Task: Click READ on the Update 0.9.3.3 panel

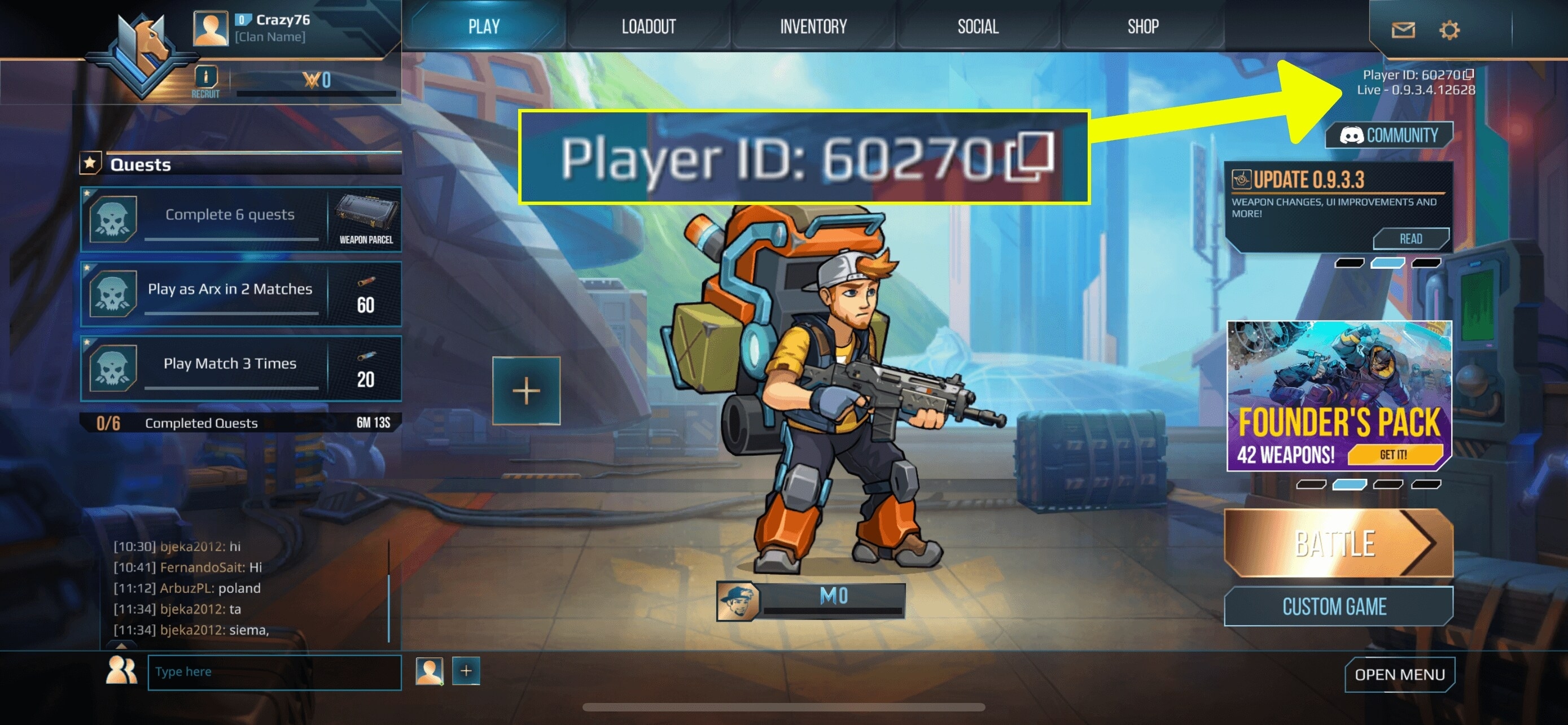Action: click(1412, 239)
